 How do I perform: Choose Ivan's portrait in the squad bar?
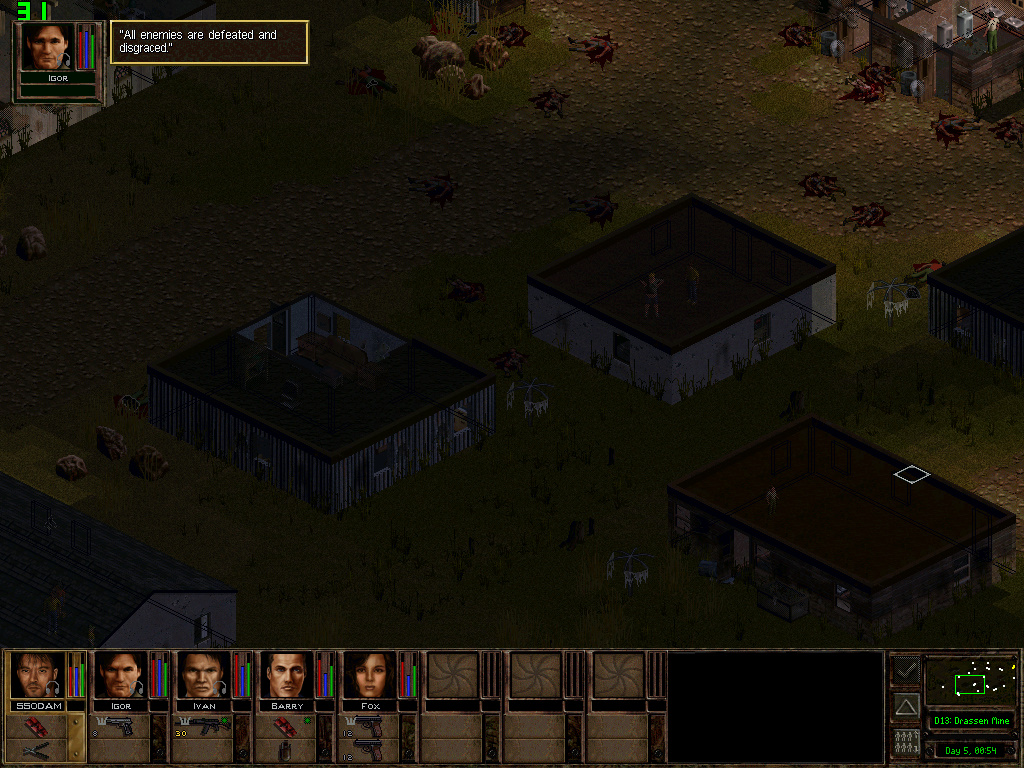point(203,675)
